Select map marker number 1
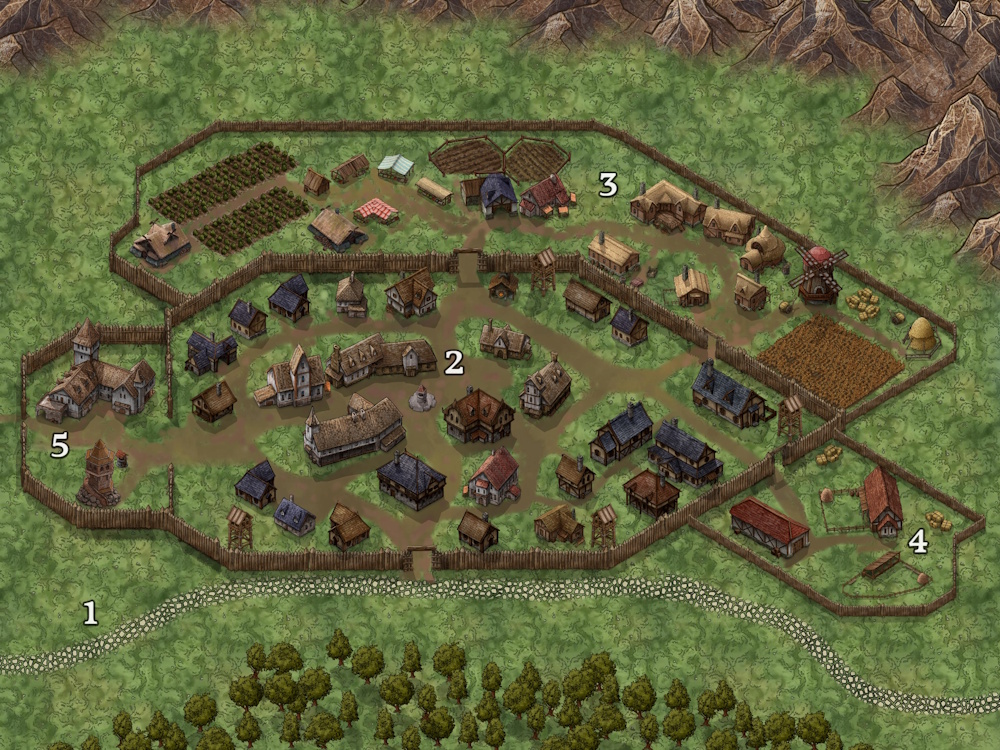Viewport: 1000px width, 750px height. [x=90, y=612]
